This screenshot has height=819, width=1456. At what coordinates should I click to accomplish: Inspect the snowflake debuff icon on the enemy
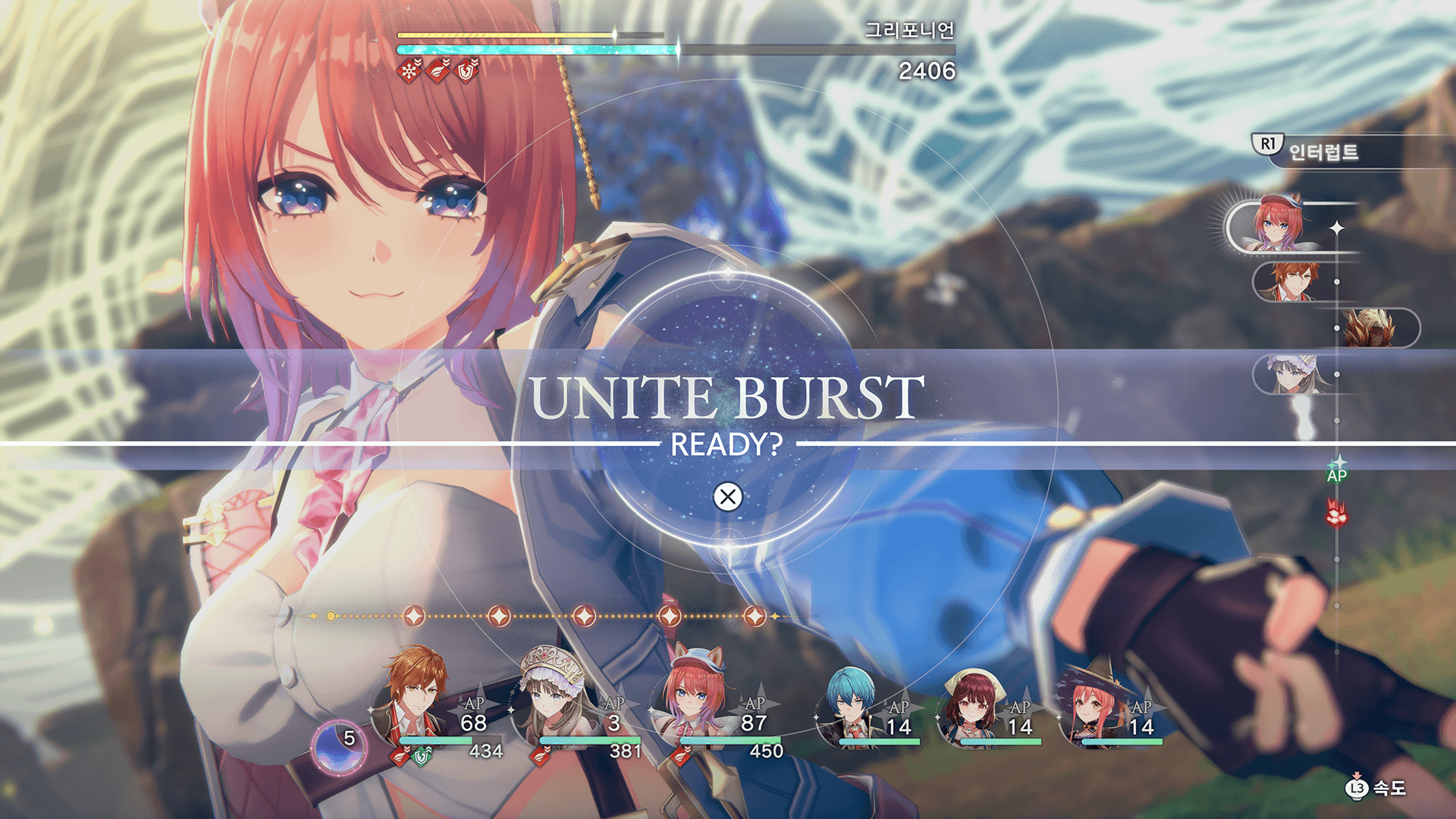click(x=409, y=71)
